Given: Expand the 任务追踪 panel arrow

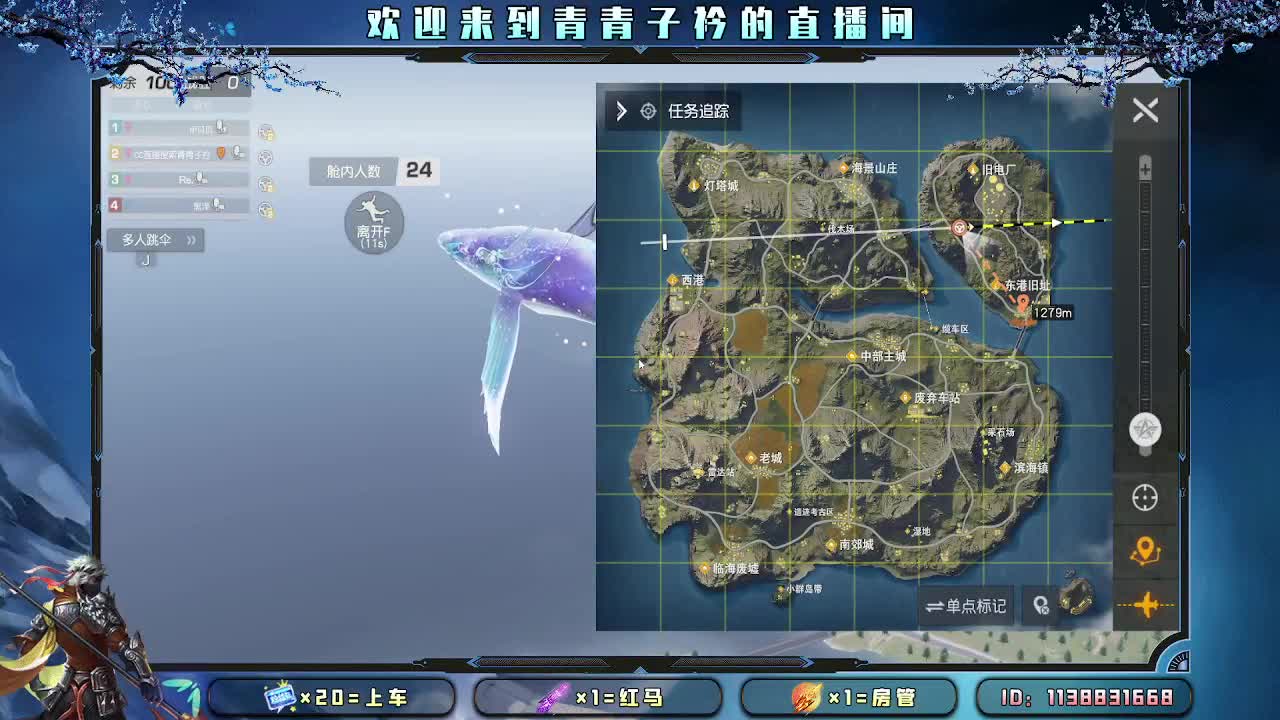Looking at the screenshot, I should tap(620, 112).
